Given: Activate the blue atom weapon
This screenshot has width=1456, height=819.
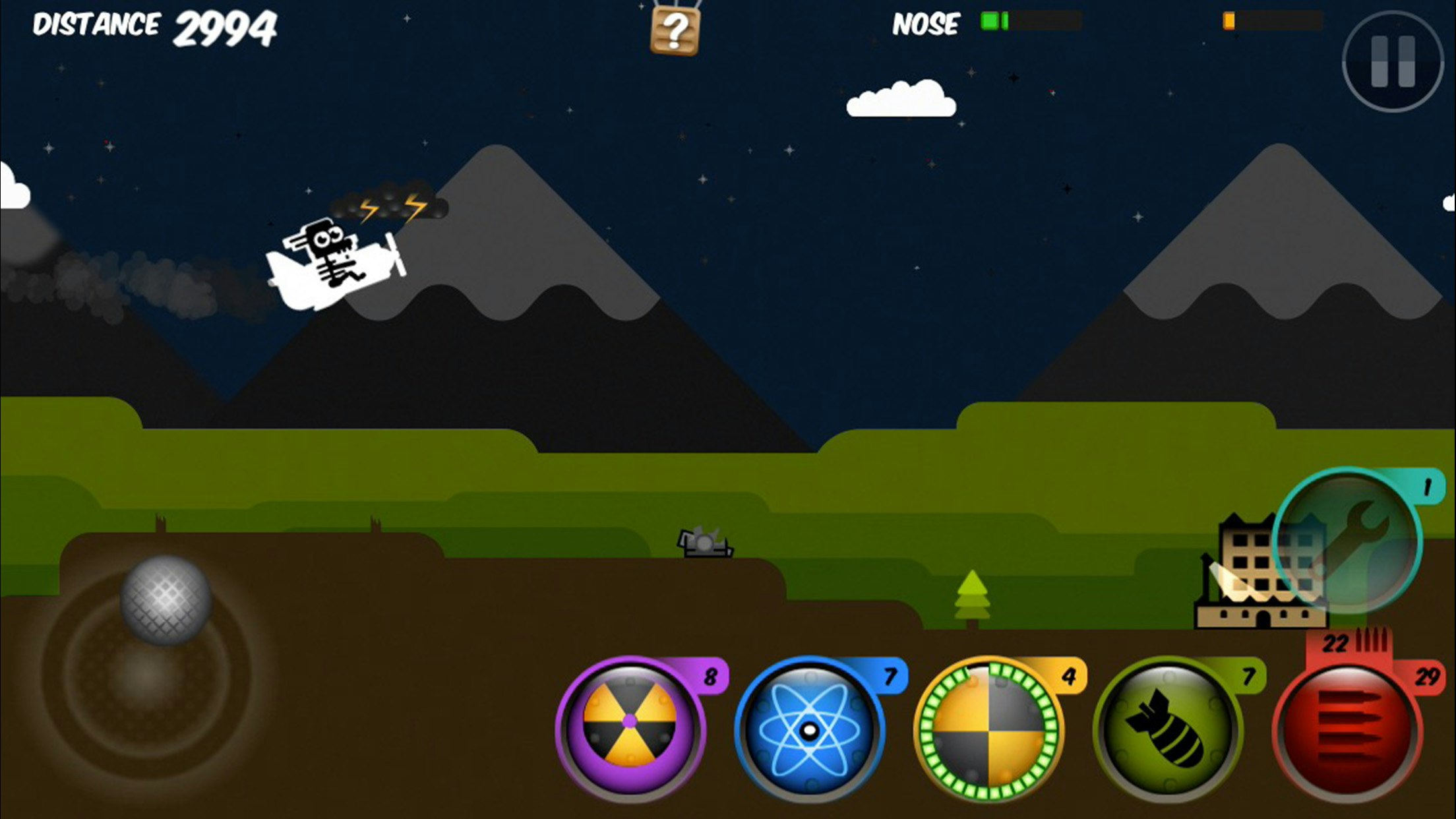Looking at the screenshot, I should [809, 729].
